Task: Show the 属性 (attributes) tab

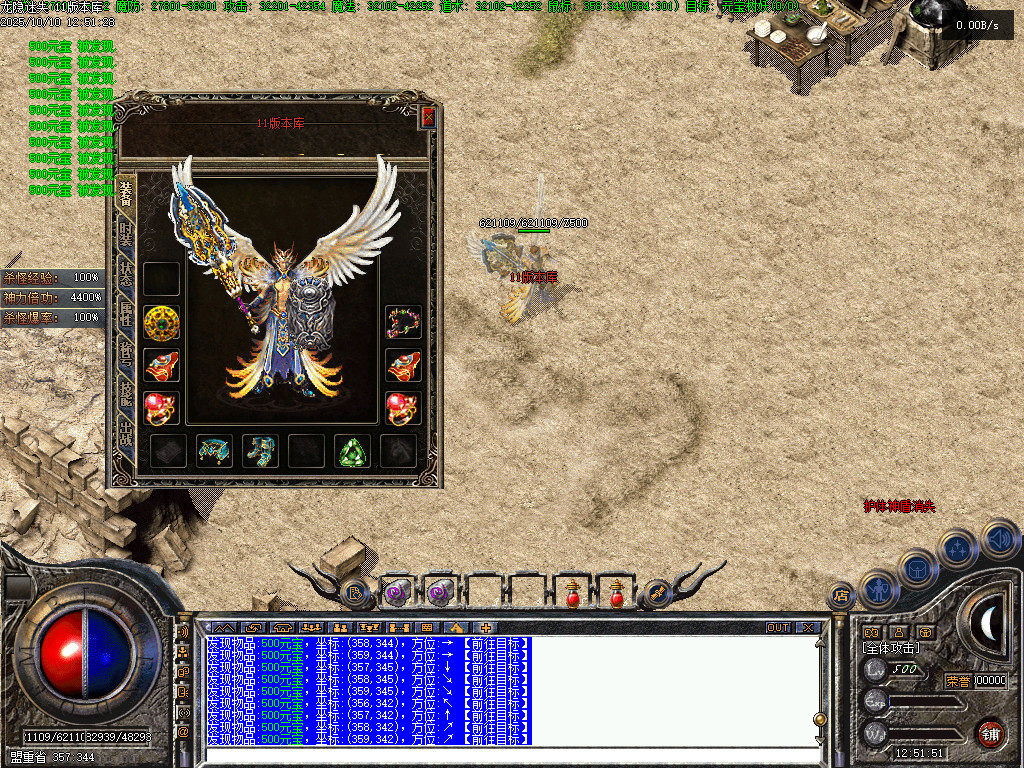Action: click(126, 317)
